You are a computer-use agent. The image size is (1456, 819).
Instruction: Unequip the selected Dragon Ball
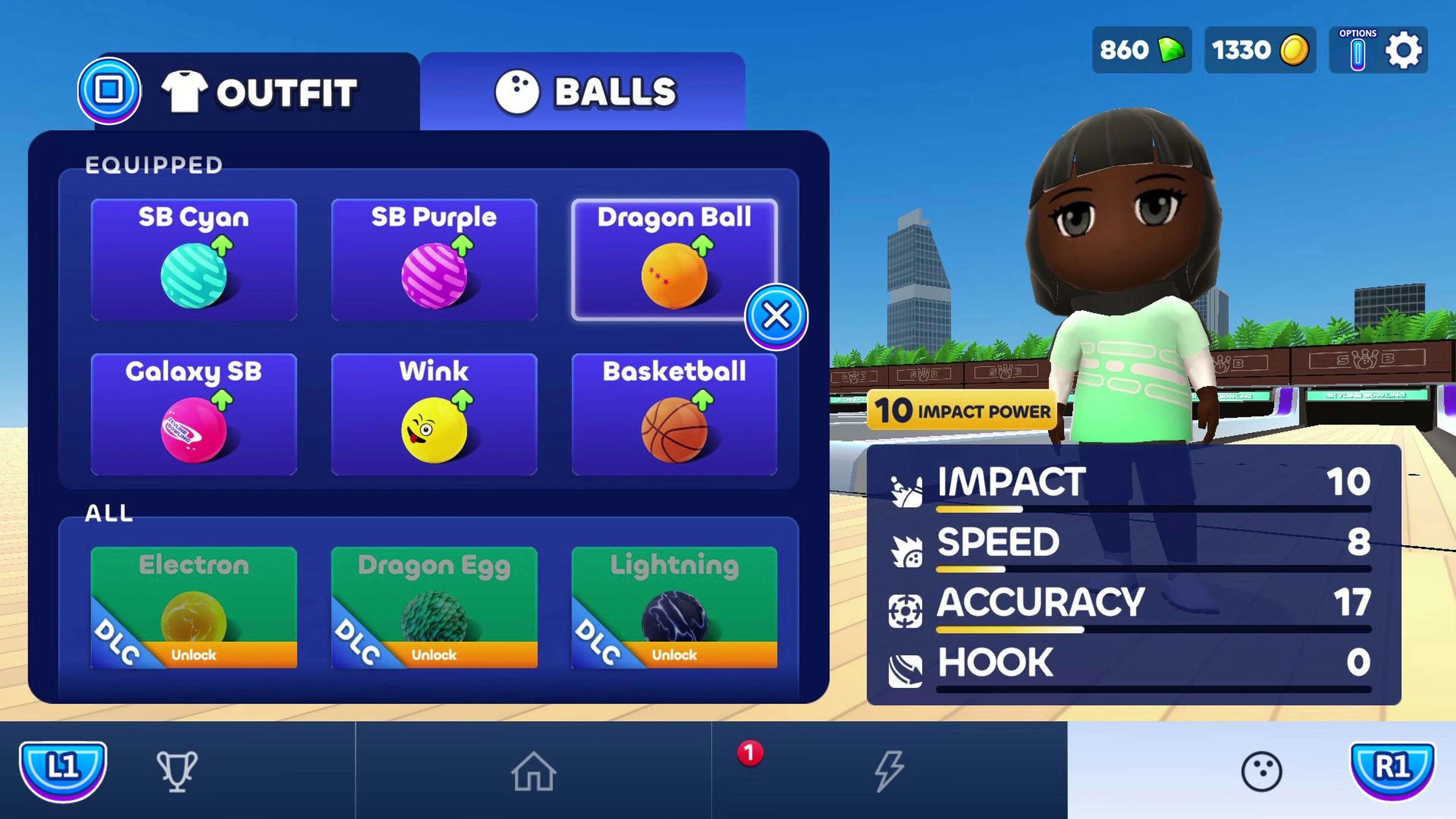tap(777, 316)
